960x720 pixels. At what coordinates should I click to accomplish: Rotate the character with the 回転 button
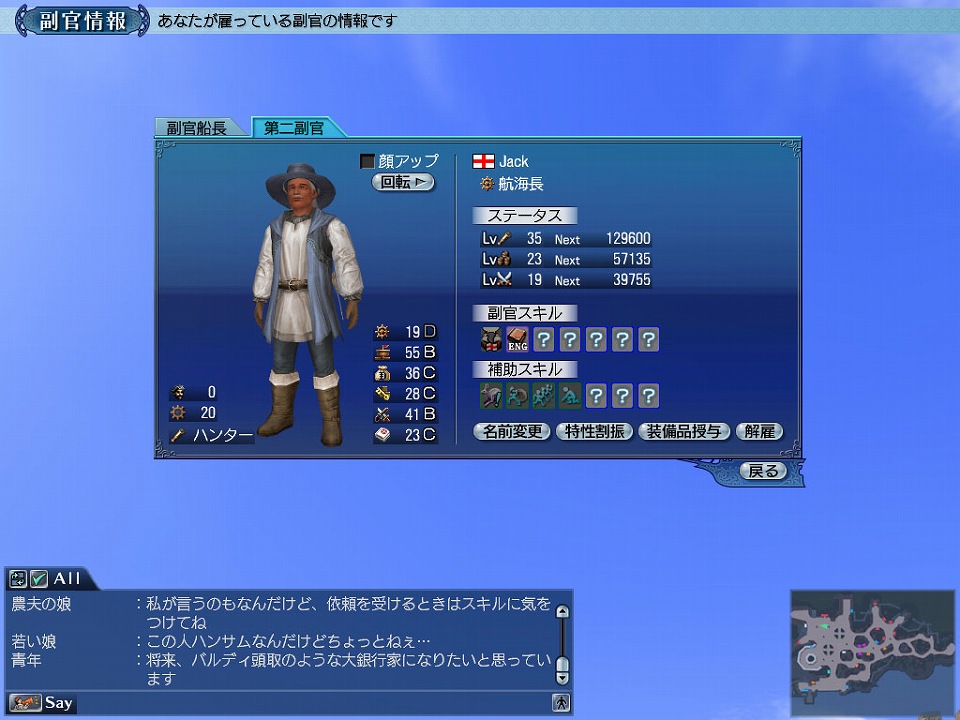403,182
